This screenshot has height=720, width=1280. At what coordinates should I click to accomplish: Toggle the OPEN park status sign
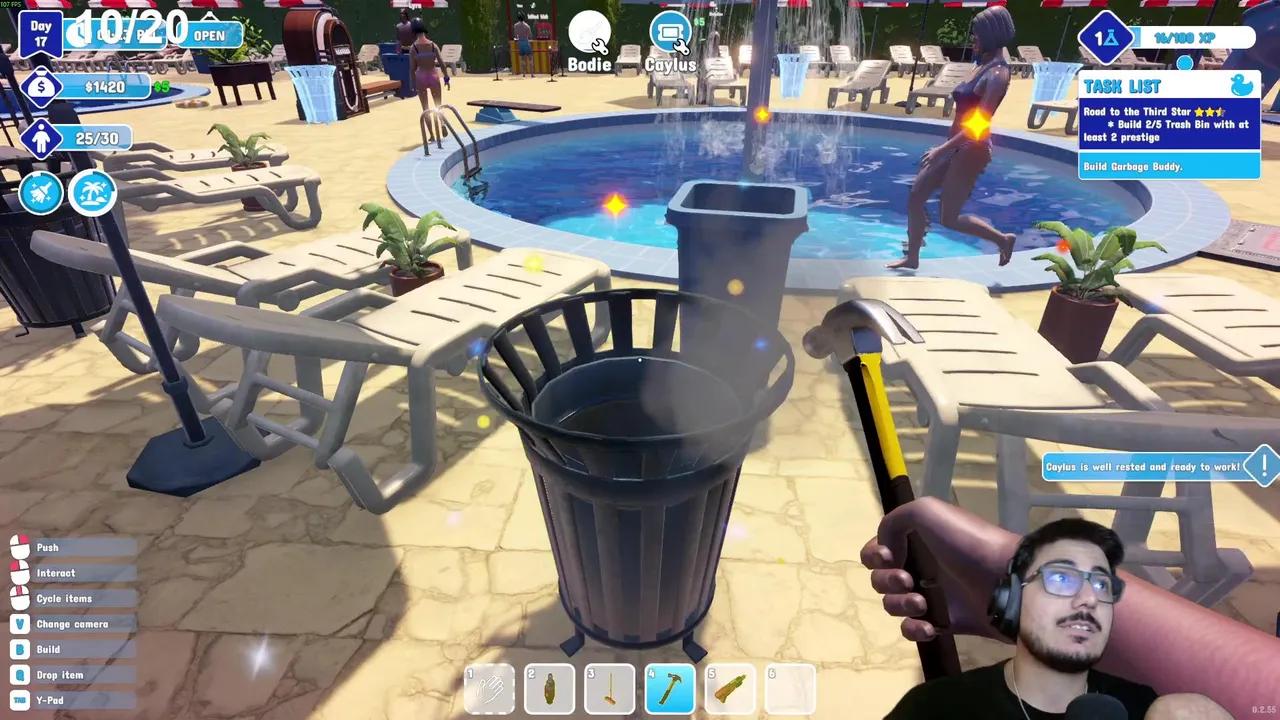[x=209, y=35]
